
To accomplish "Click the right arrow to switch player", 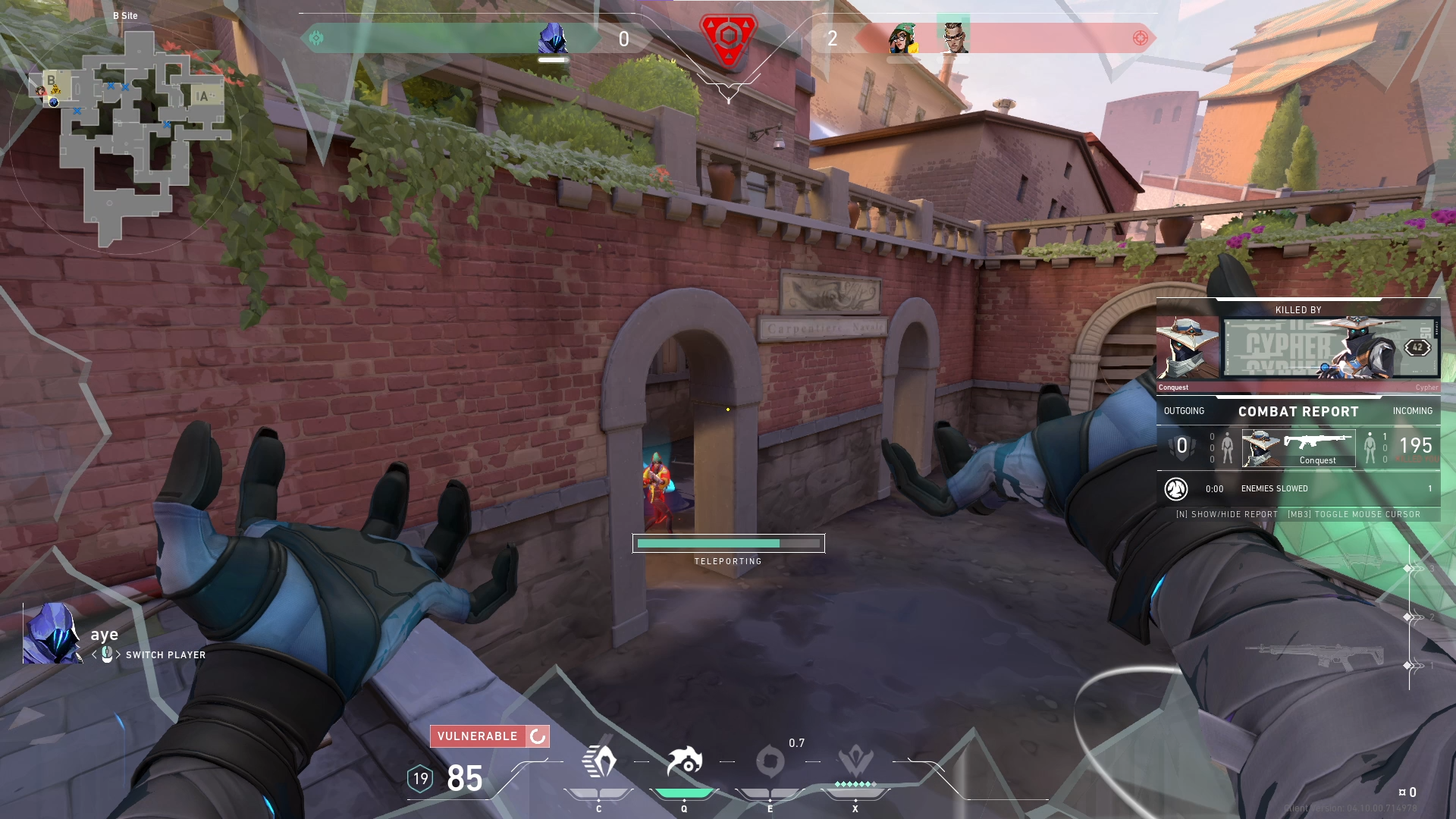I will coord(118,654).
